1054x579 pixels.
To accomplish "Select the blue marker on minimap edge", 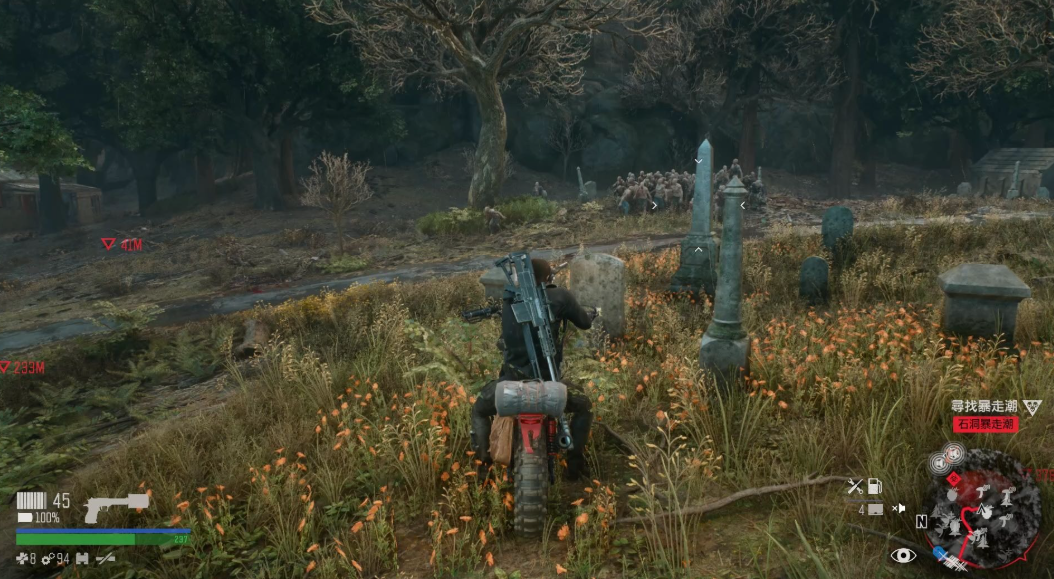I will [939, 551].
